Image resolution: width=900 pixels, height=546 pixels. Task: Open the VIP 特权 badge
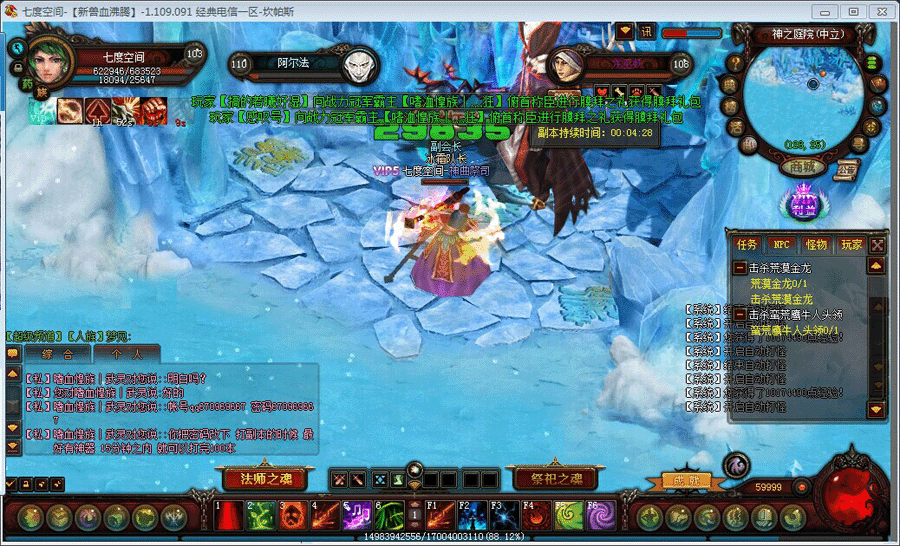pyautogui.click(x=805, y=204)
